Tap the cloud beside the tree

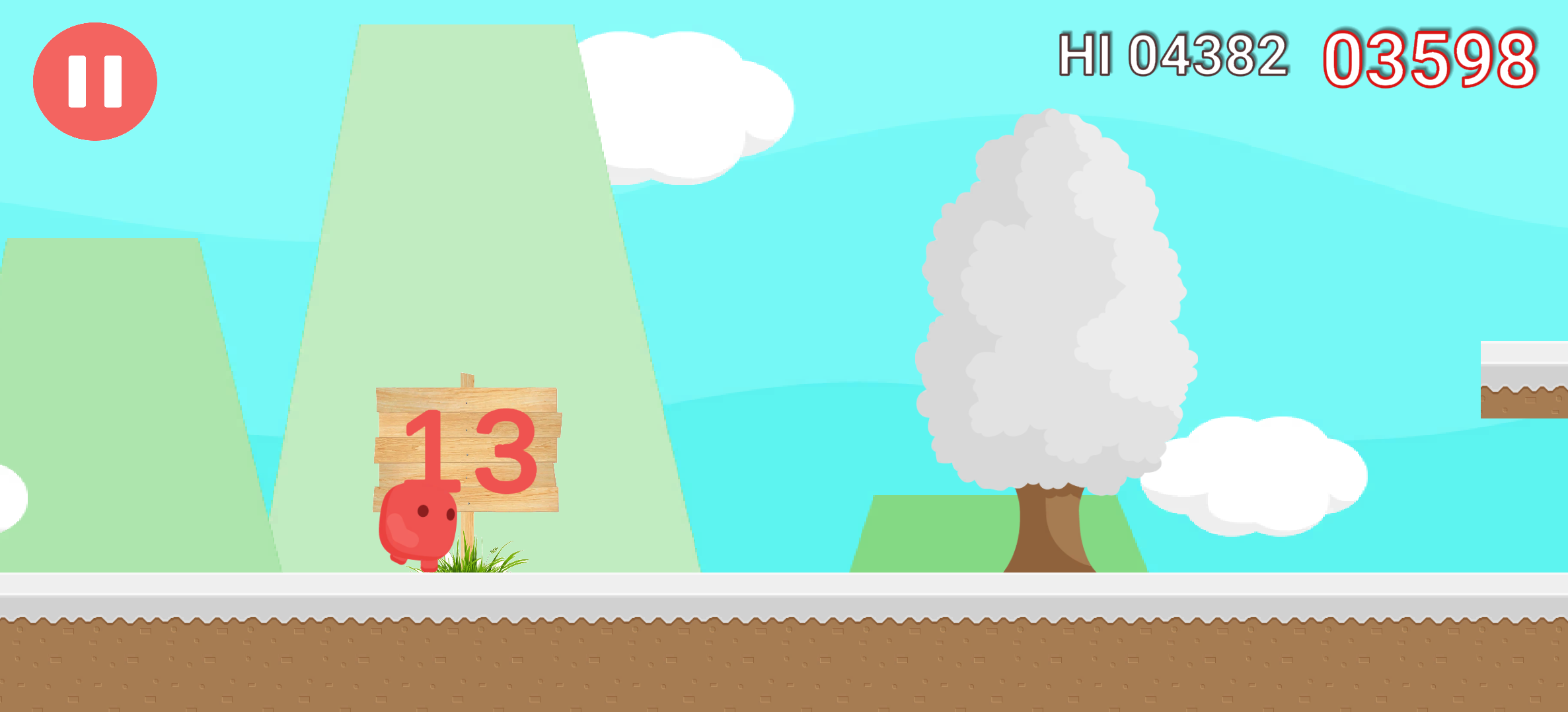point(1255,476)
